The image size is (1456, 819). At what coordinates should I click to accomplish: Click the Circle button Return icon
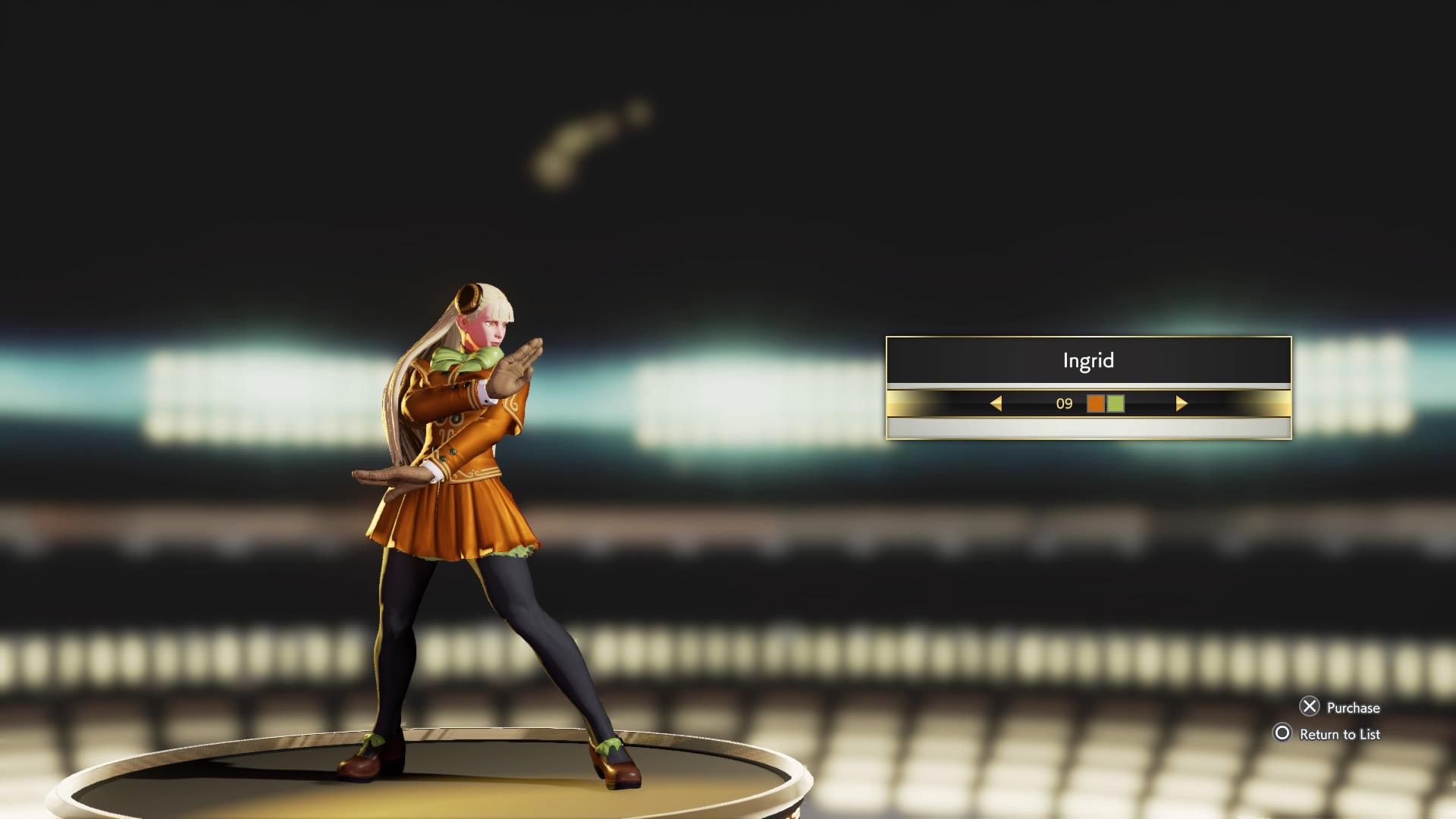pyautogui.click(x=1283, y=734)
